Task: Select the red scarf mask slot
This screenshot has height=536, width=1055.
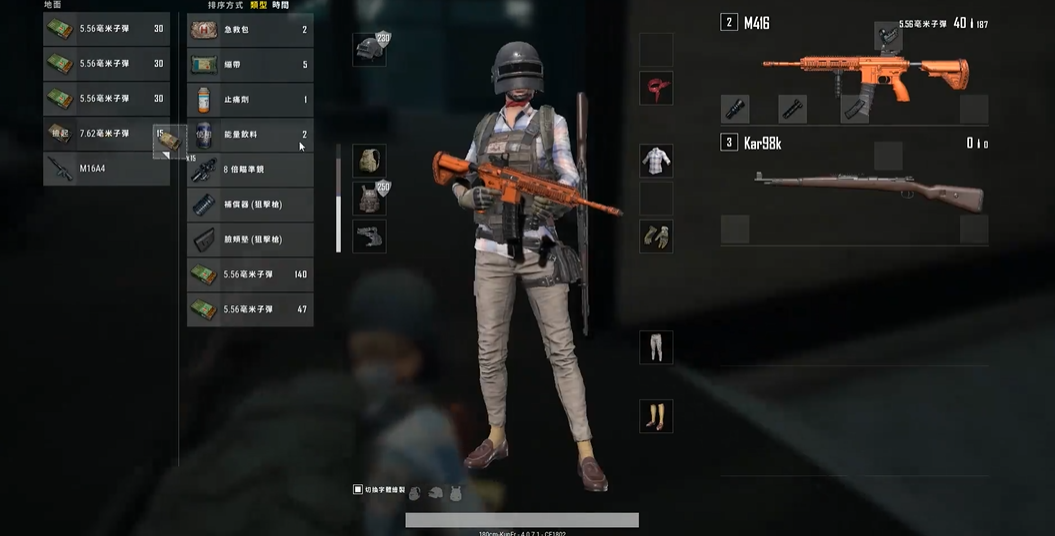Action: 656,88
